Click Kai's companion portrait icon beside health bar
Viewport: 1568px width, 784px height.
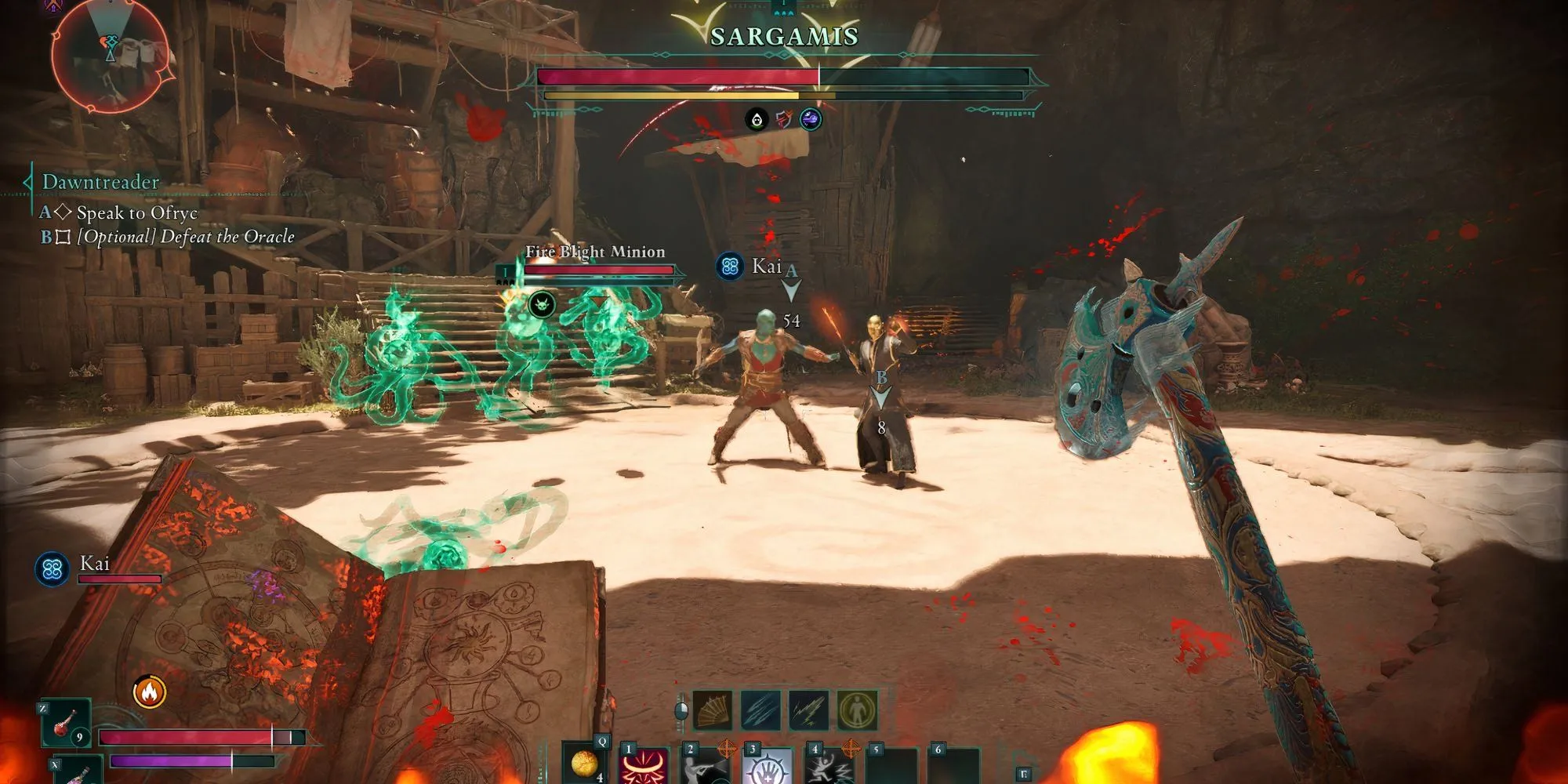(x=53, y=568)
